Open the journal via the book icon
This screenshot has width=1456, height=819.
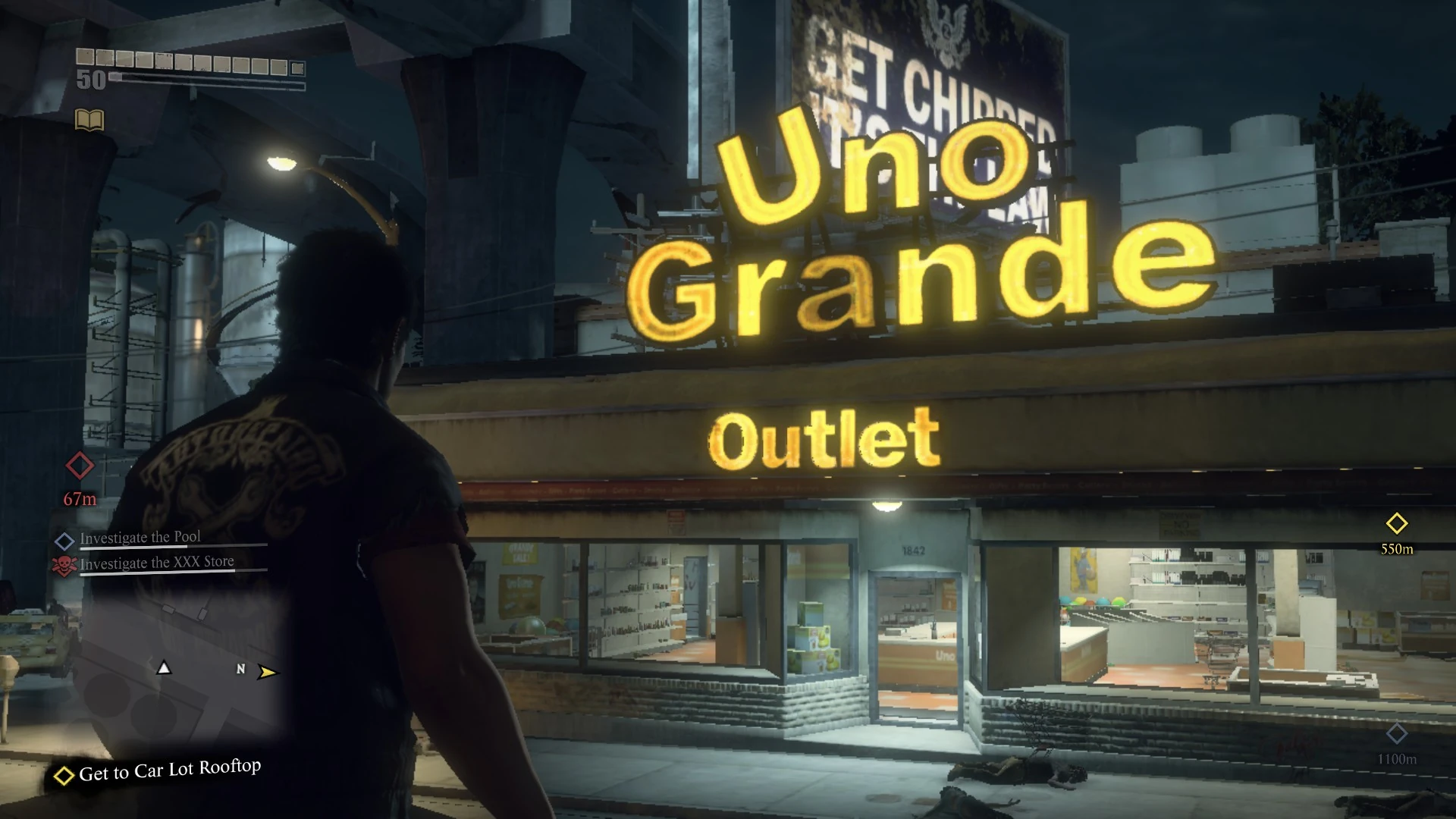pos(89,120)
